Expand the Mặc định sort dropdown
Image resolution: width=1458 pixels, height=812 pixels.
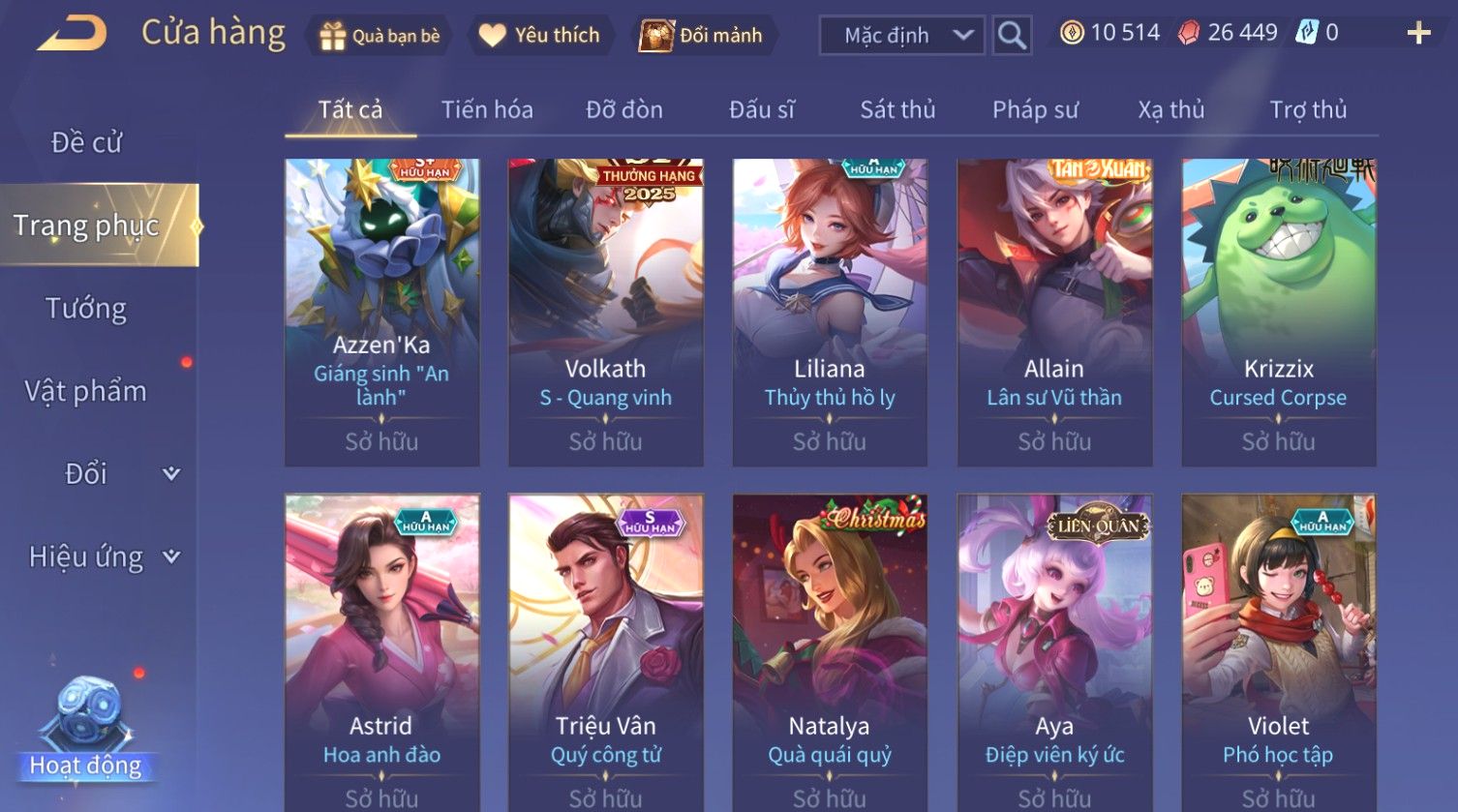[901, 36]
